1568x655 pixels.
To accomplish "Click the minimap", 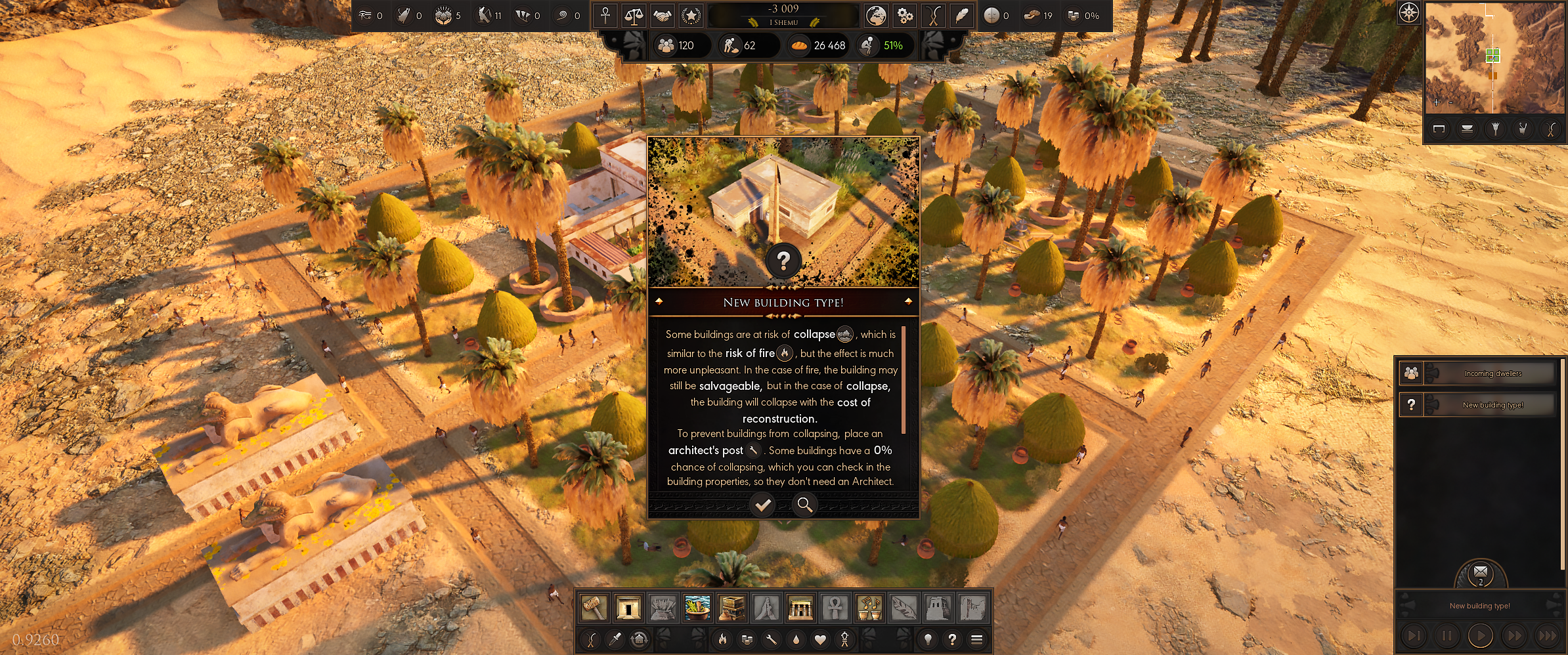I will point(1494,58).
